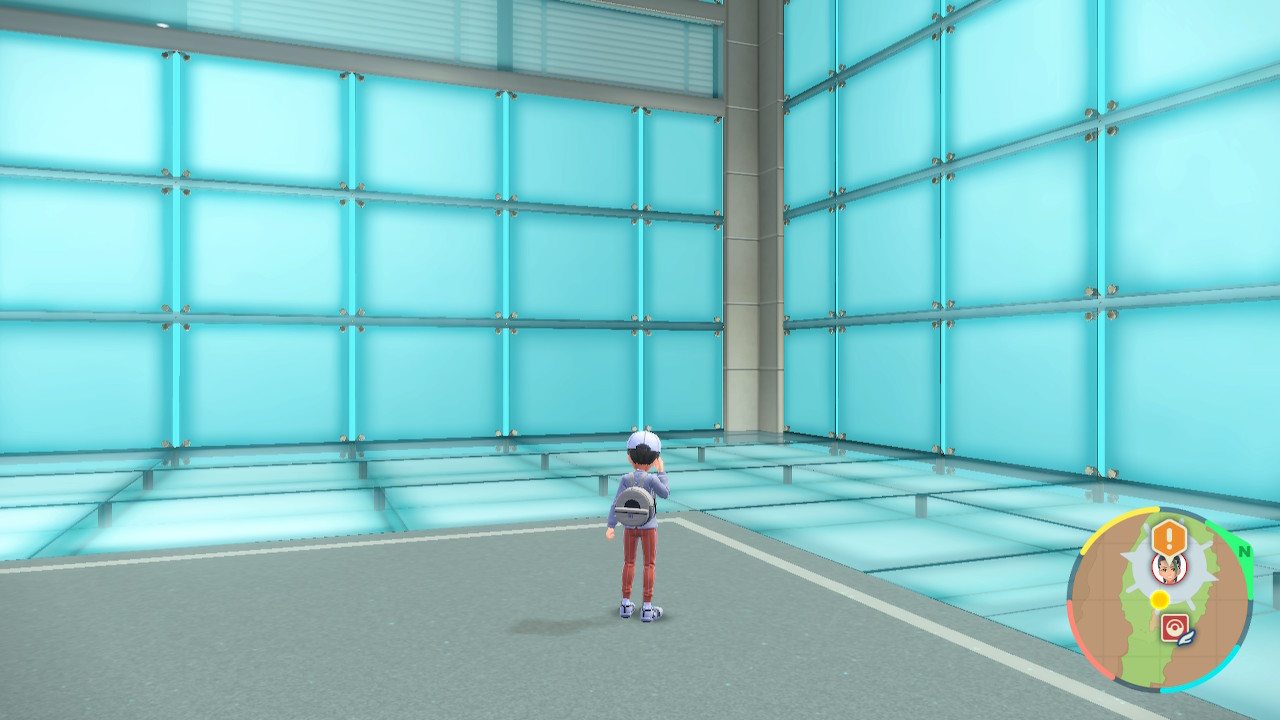The width and height of the screenshot is (1280, 720).
Task: Click the hexagonal alert badge above the portrait
Action: tap(1168, 535)
